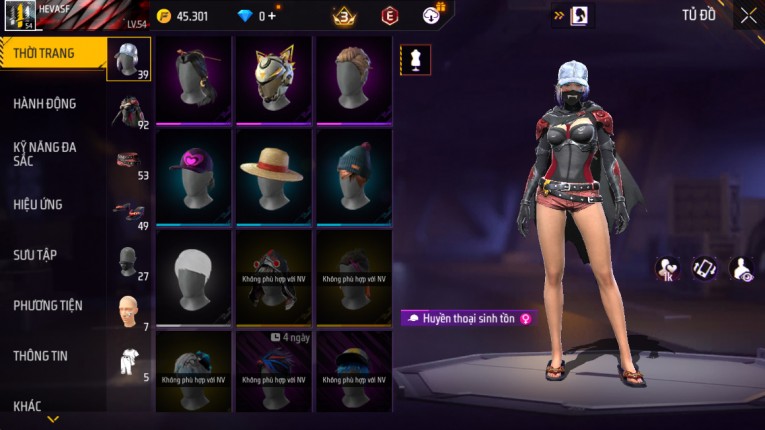Open the HIỆU ỨNG category
Image resolution: width=765 pixels, height=430 pixels.
pyautogui.click(x=38, y=204)
